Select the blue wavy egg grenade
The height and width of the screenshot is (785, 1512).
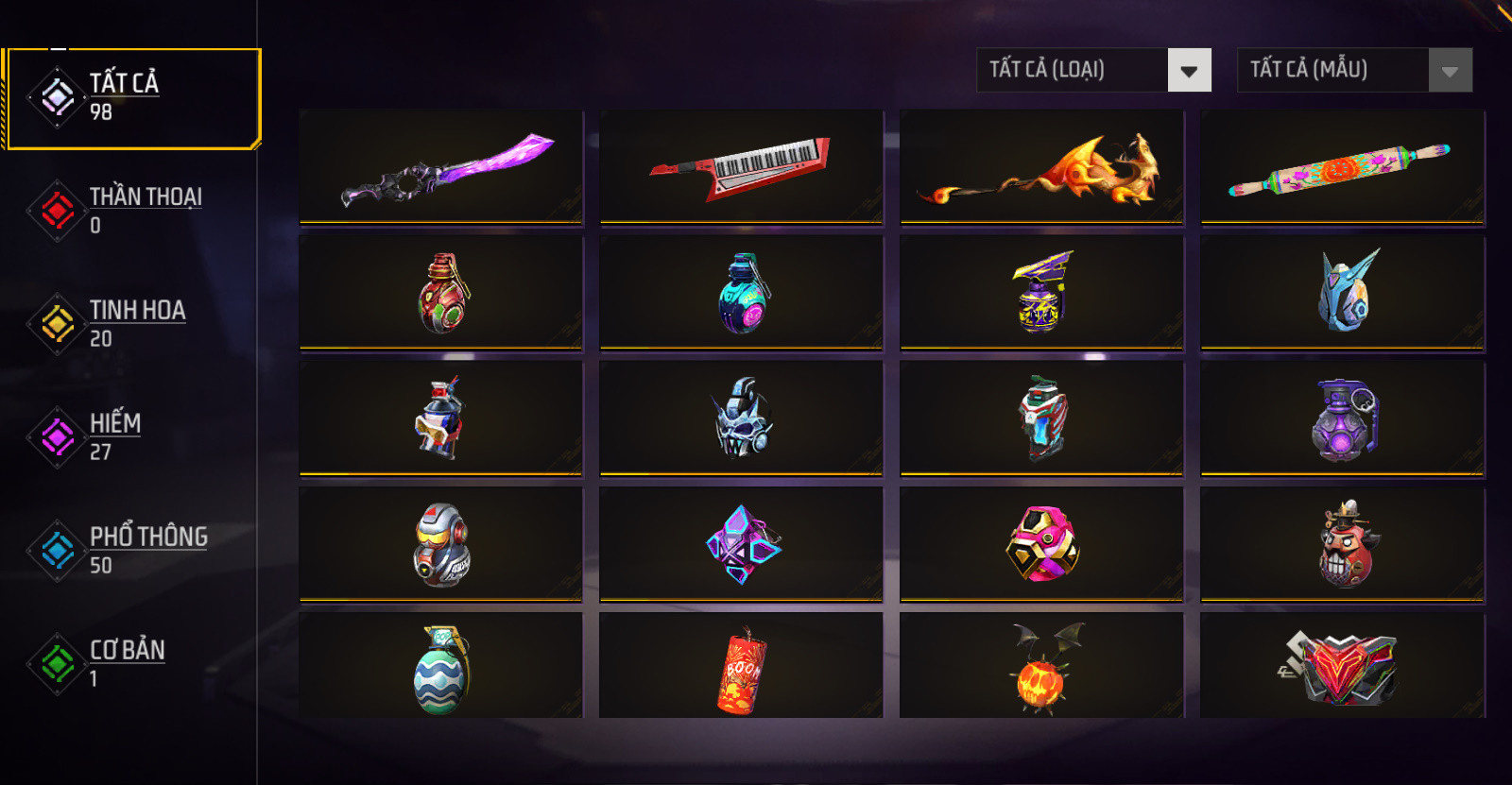click(x=441, y=668)
